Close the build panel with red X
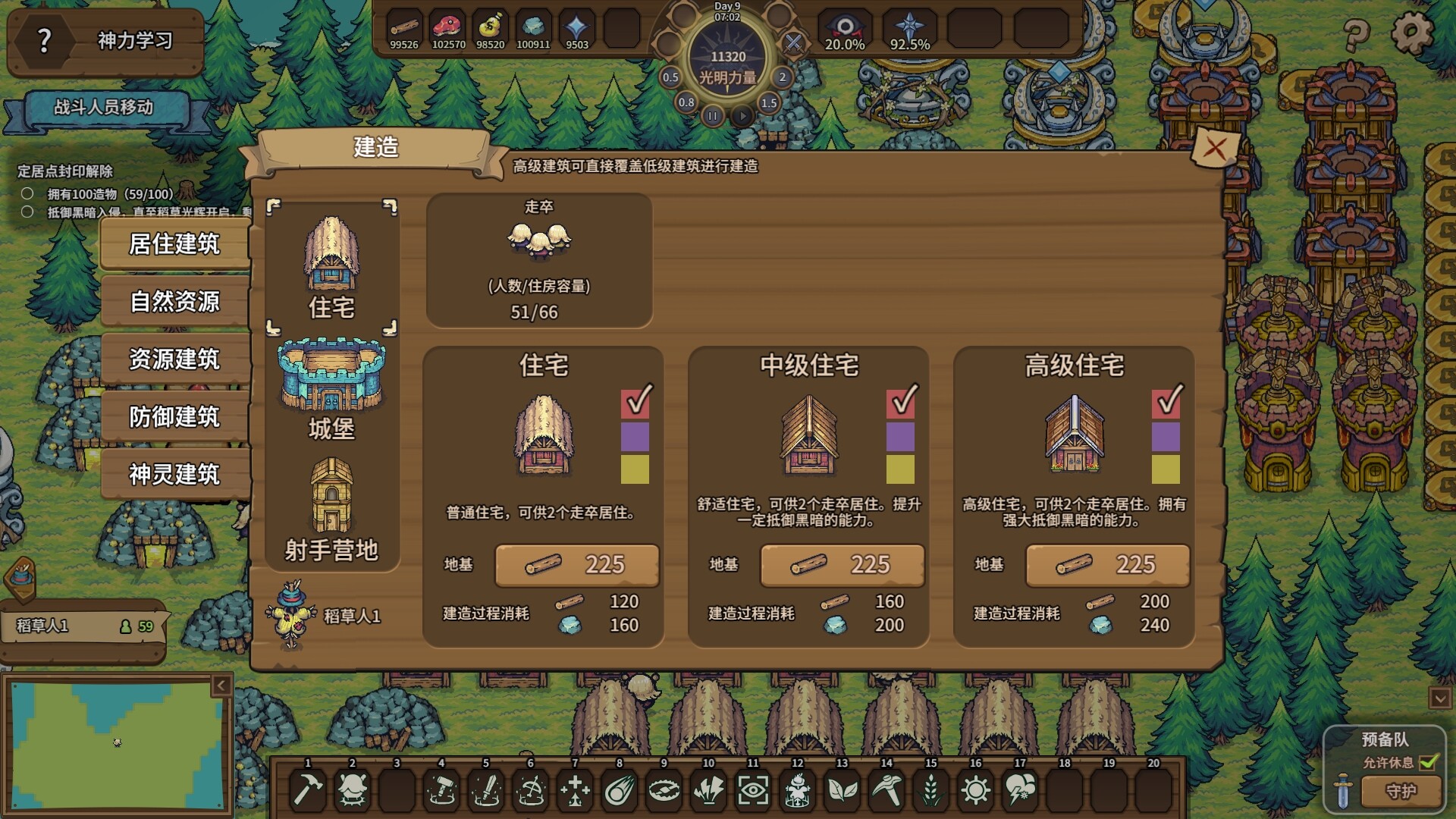The width and height of the screenshot is (1456, 819). (1215, 148)
